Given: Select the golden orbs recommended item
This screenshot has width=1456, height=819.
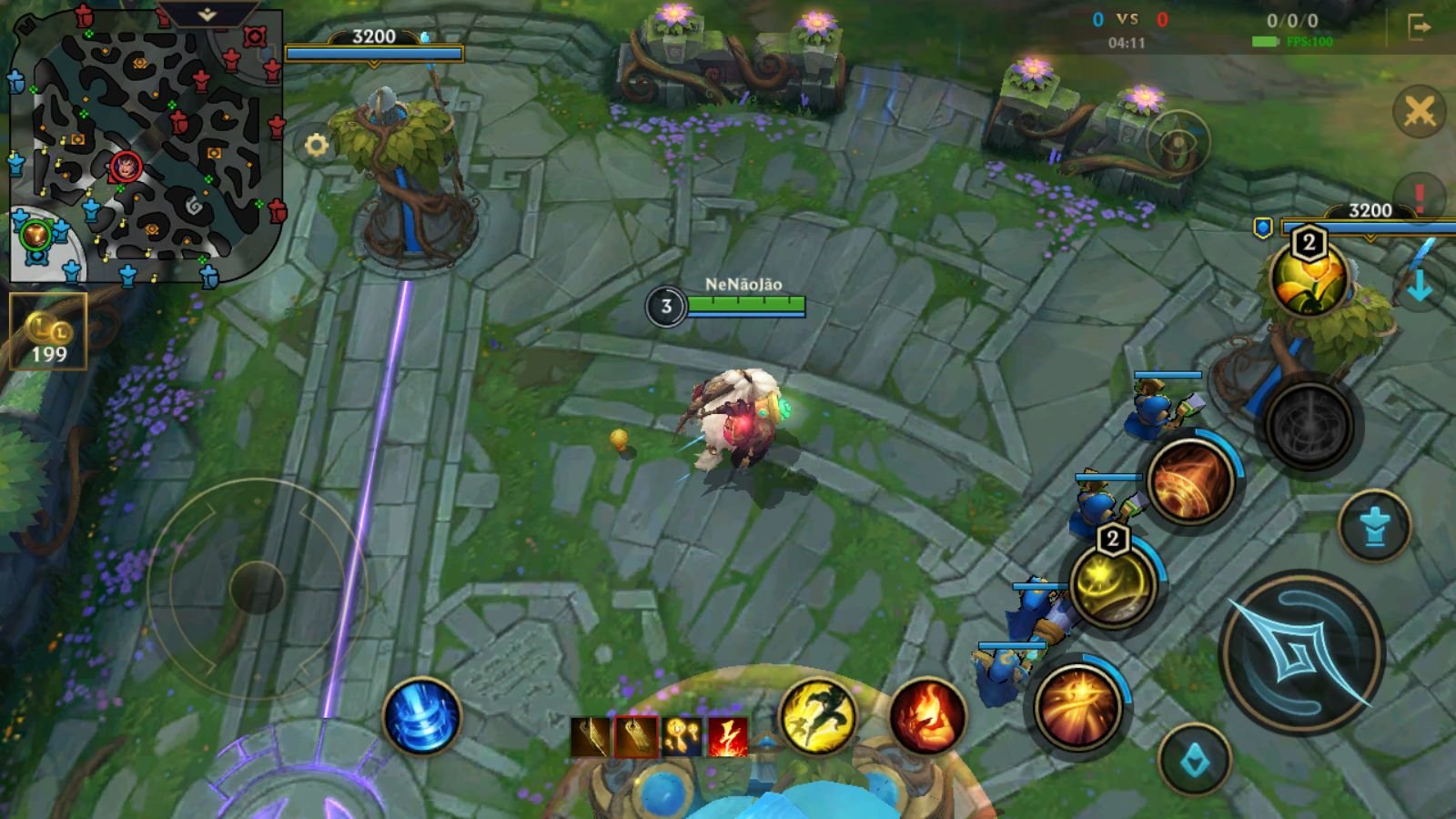Looking at the screenshot, I should 682,737.
